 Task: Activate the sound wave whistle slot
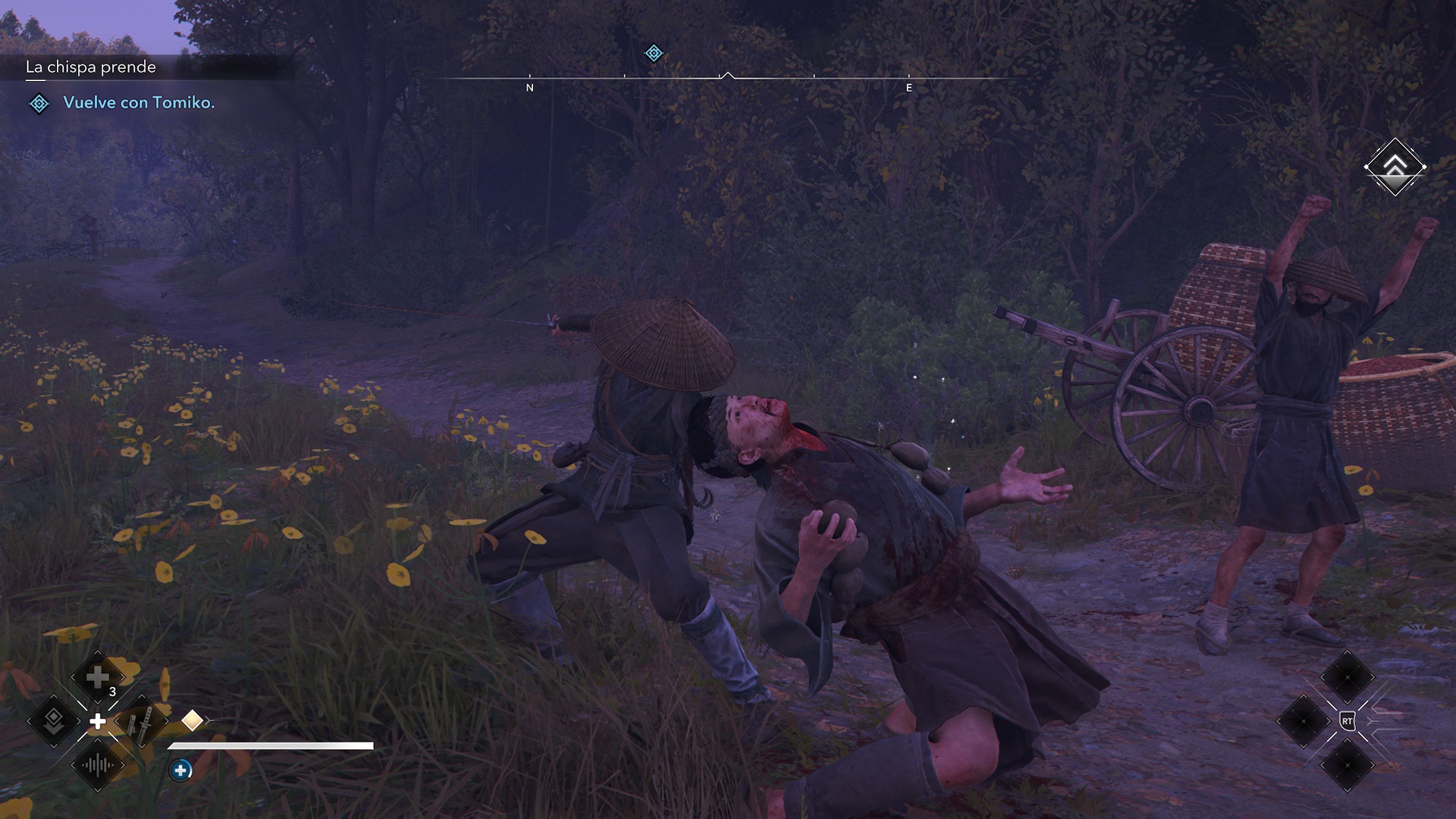tap(98, 764)
